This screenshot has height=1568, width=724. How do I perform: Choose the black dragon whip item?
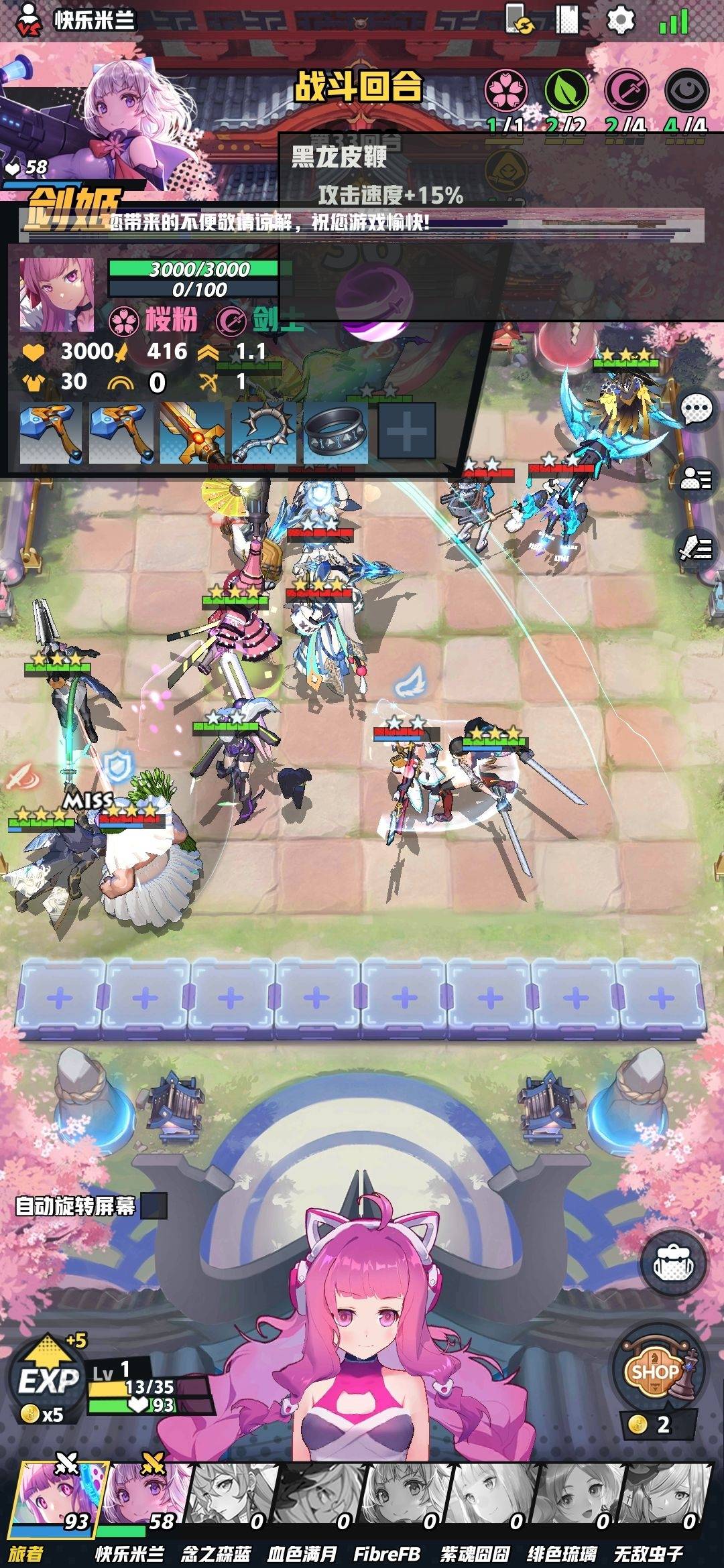(262, 434)
